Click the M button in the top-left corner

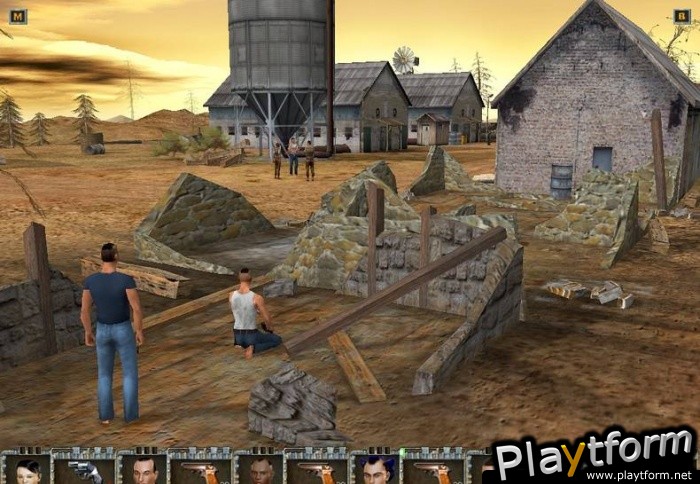(x=17, y=16)
